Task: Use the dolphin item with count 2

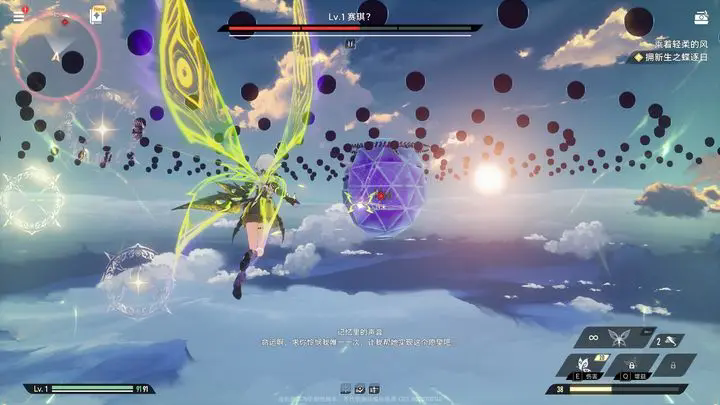Action: coord(667,340)
